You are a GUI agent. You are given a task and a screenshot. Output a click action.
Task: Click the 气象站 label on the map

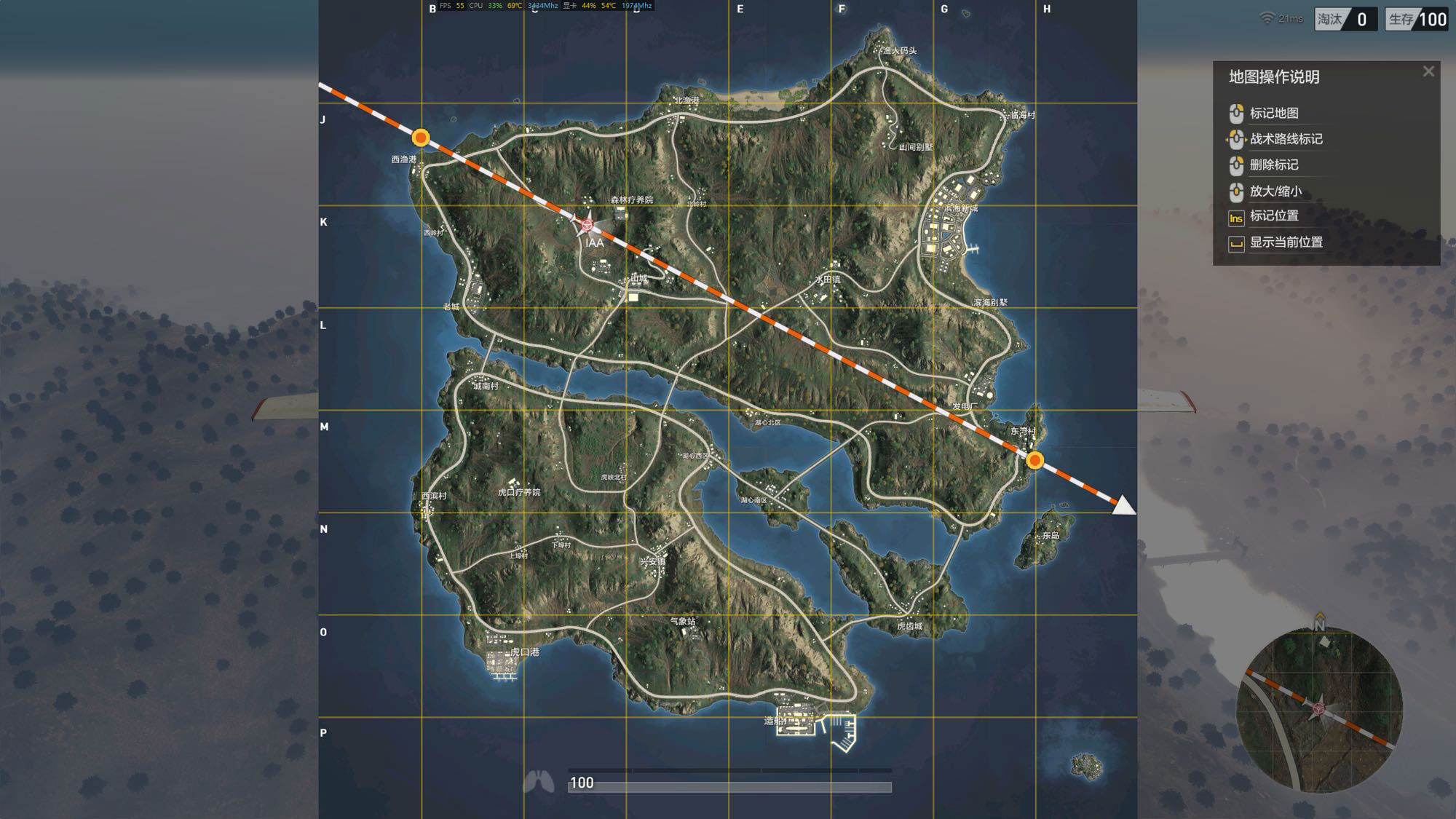(683, 621)
